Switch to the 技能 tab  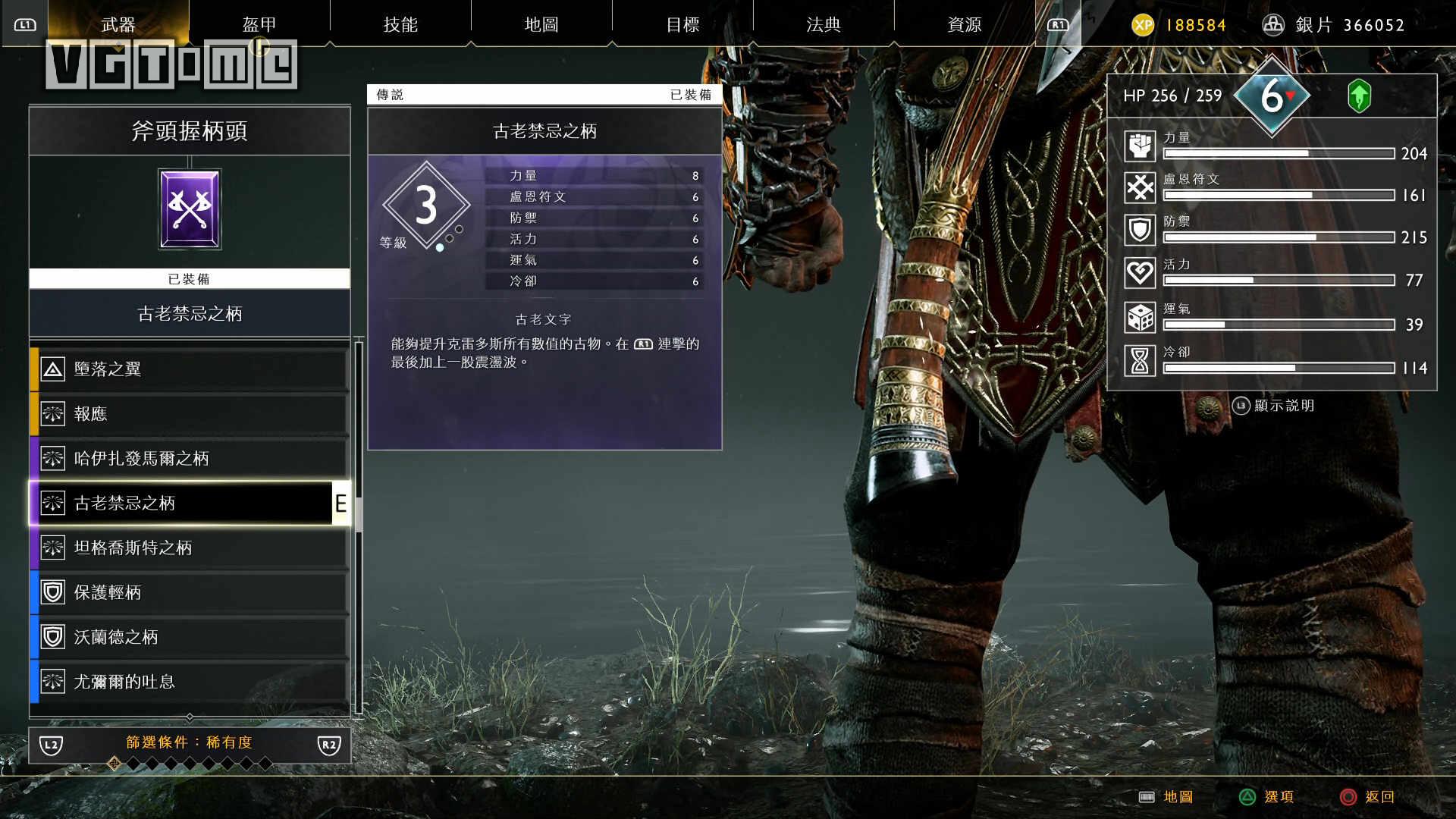(x=400, y=24)
